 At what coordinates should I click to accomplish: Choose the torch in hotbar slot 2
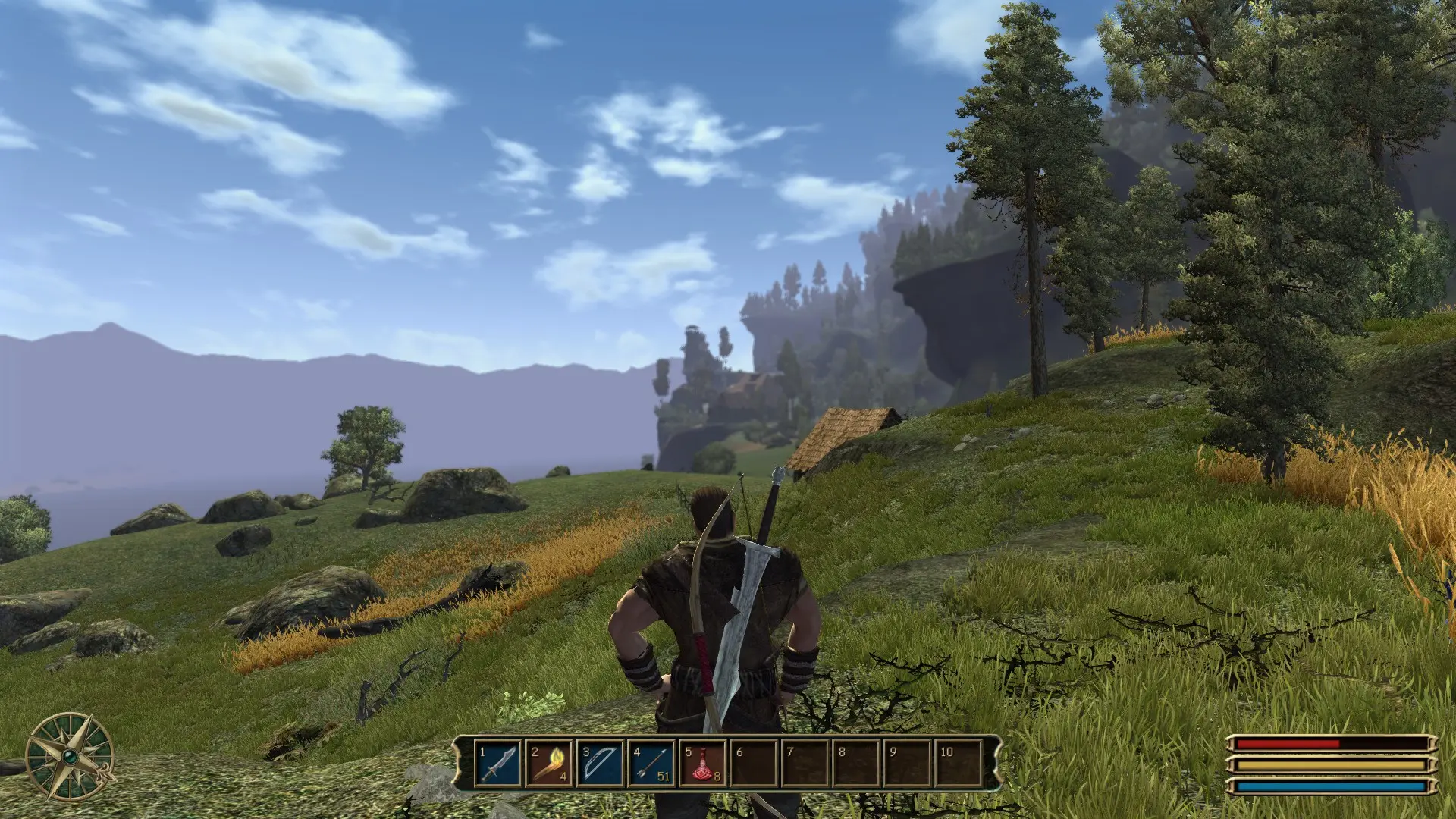549,764
